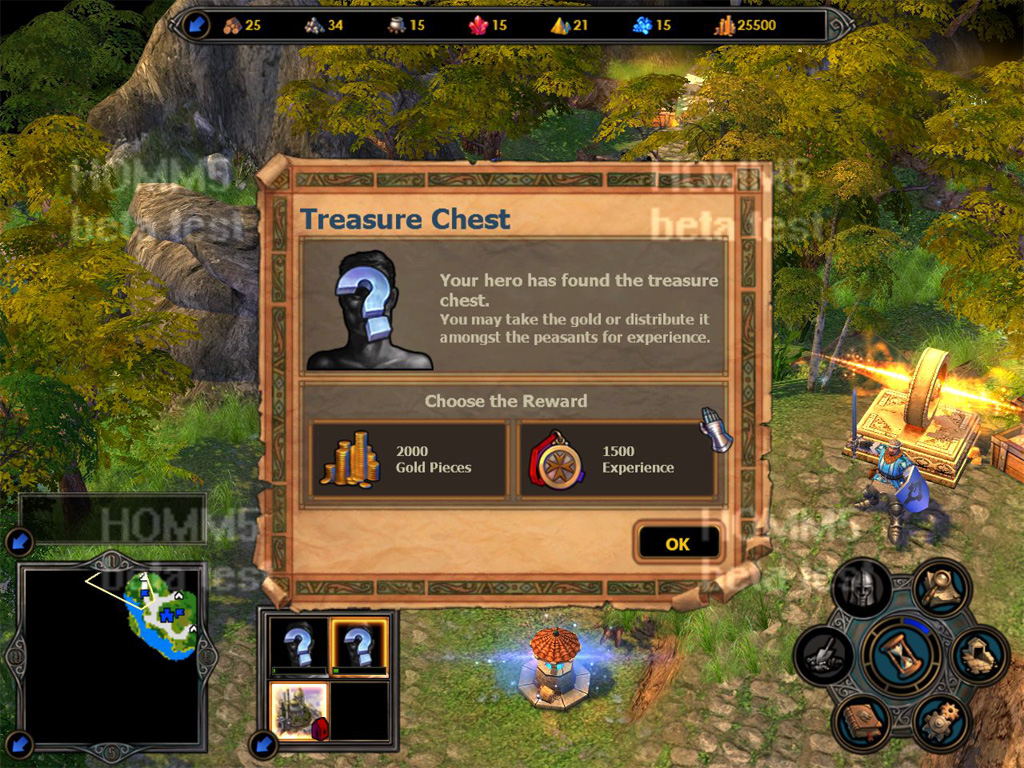Select the non-highlighted hero portrait

[299, 645]
